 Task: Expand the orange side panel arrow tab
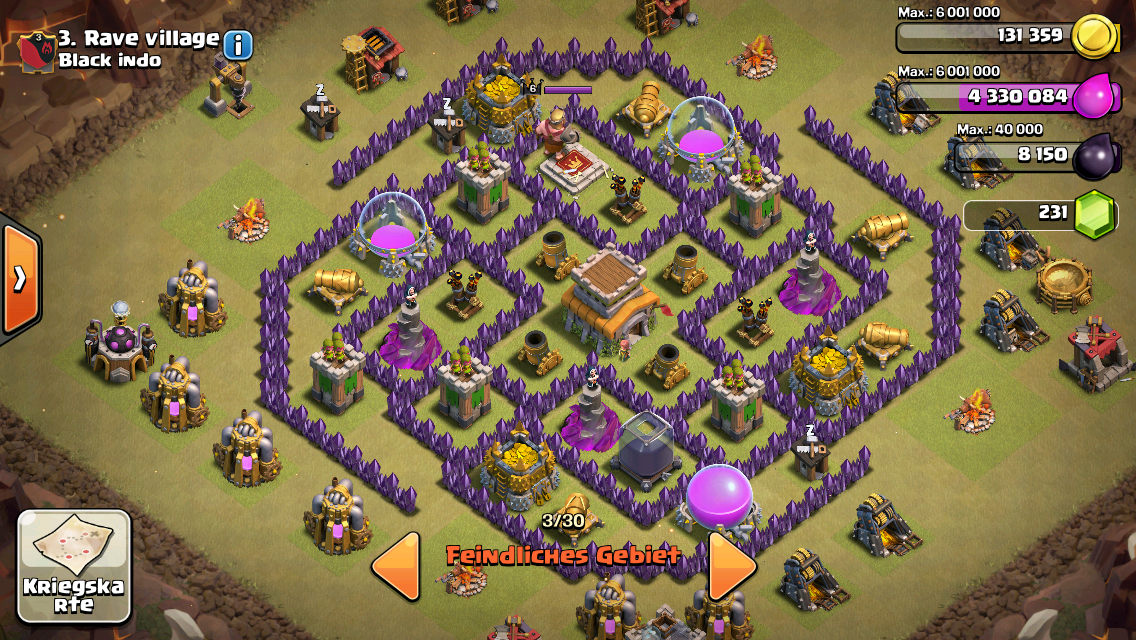tap(18, 279)
